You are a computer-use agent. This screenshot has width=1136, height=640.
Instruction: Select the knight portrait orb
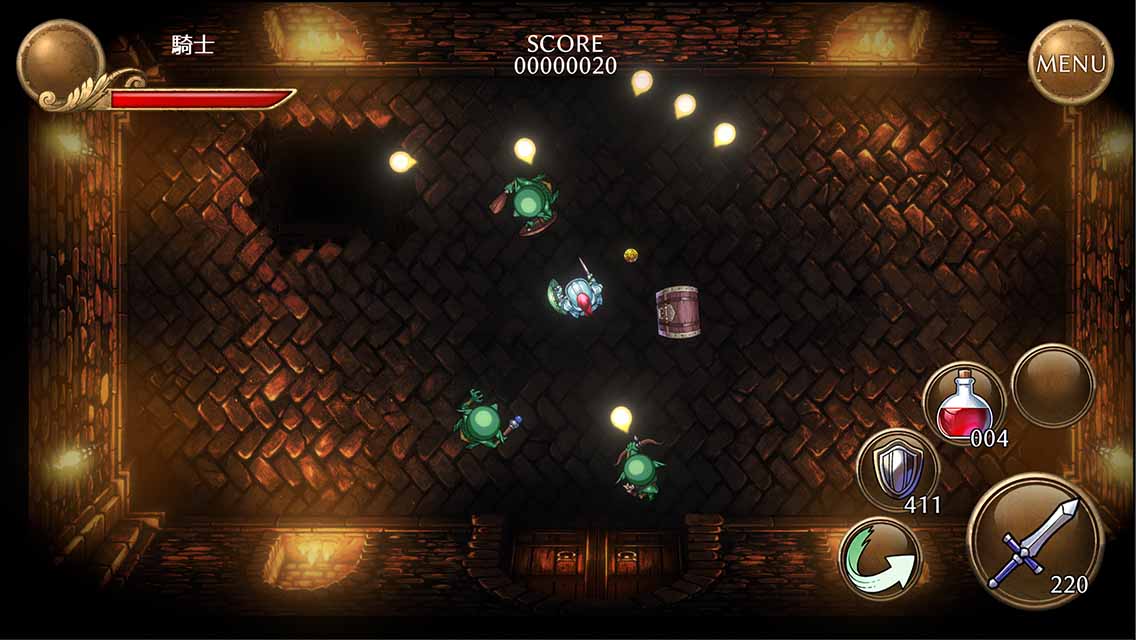(60, 60)
